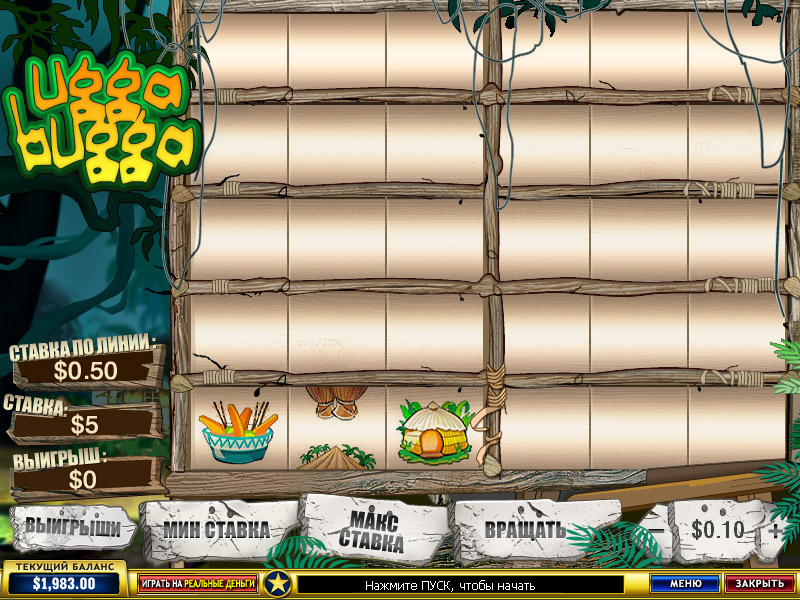Open the МЕНЮ button
This screenshot has height=600, width=800.
[x=685, y=582]
